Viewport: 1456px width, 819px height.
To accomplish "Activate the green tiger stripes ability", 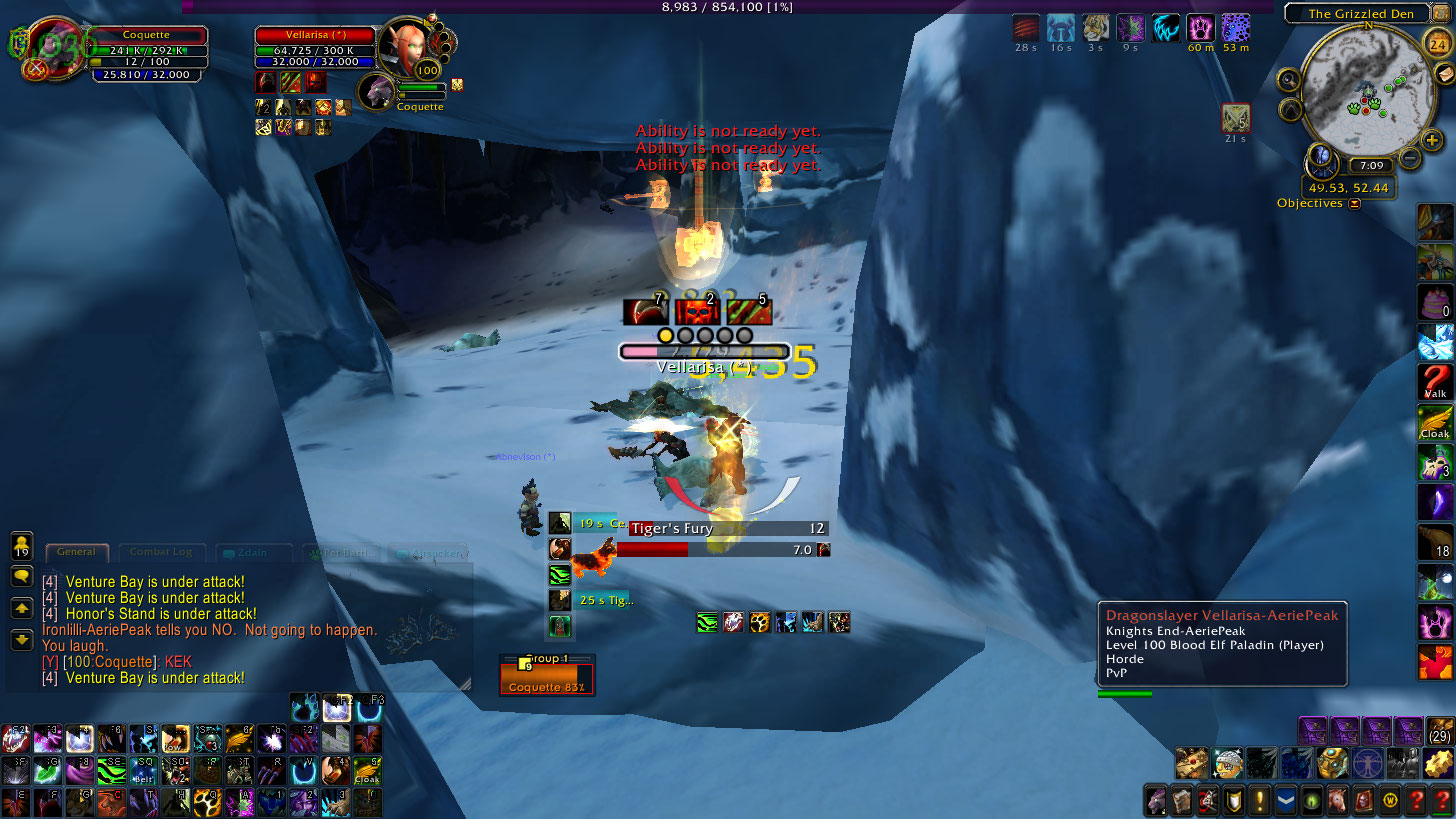I will (x=707, y=623).
